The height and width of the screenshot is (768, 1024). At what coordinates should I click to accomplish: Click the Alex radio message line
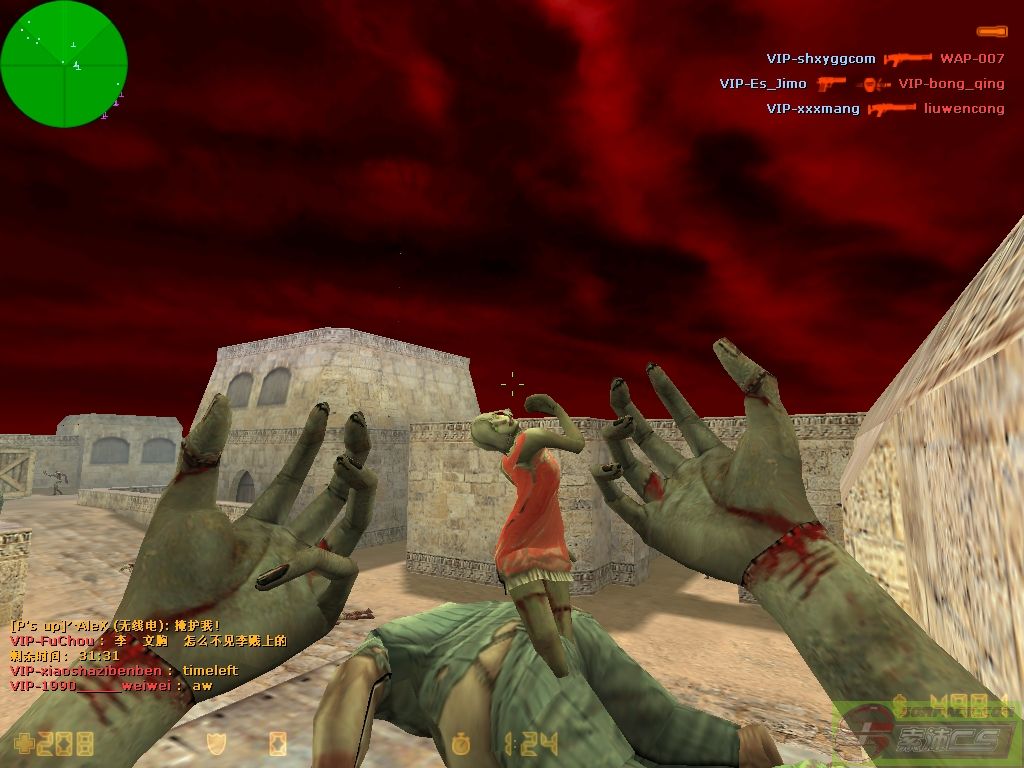115,626
